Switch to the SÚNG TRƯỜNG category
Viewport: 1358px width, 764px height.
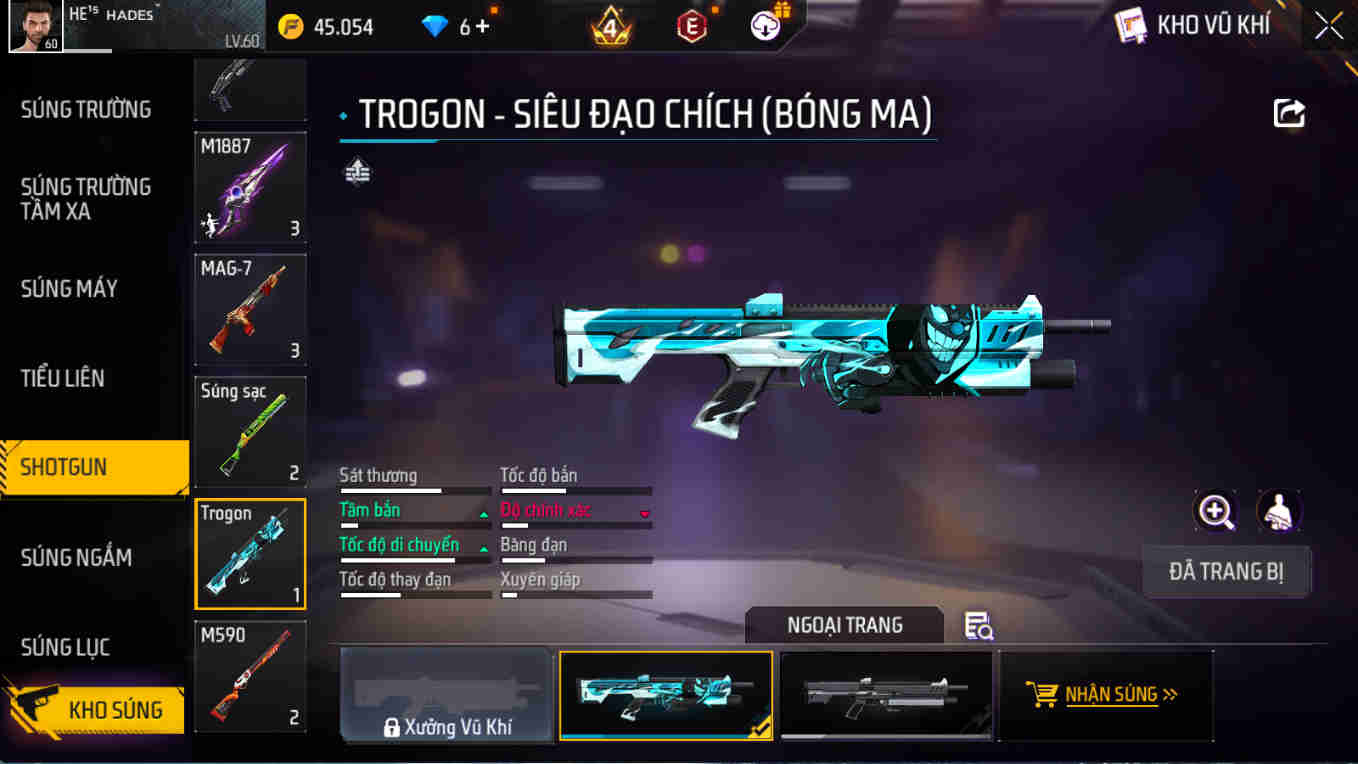(86, 110)
